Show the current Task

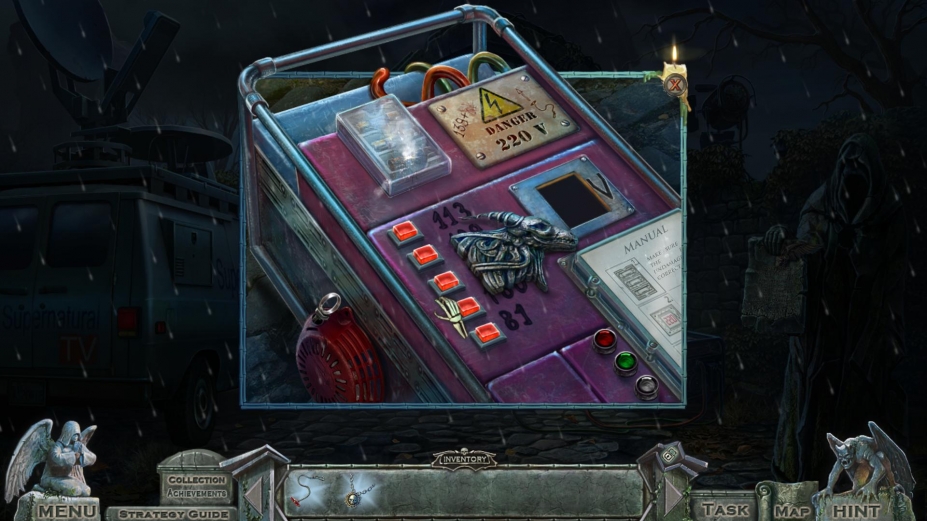(x=726, y=509)
